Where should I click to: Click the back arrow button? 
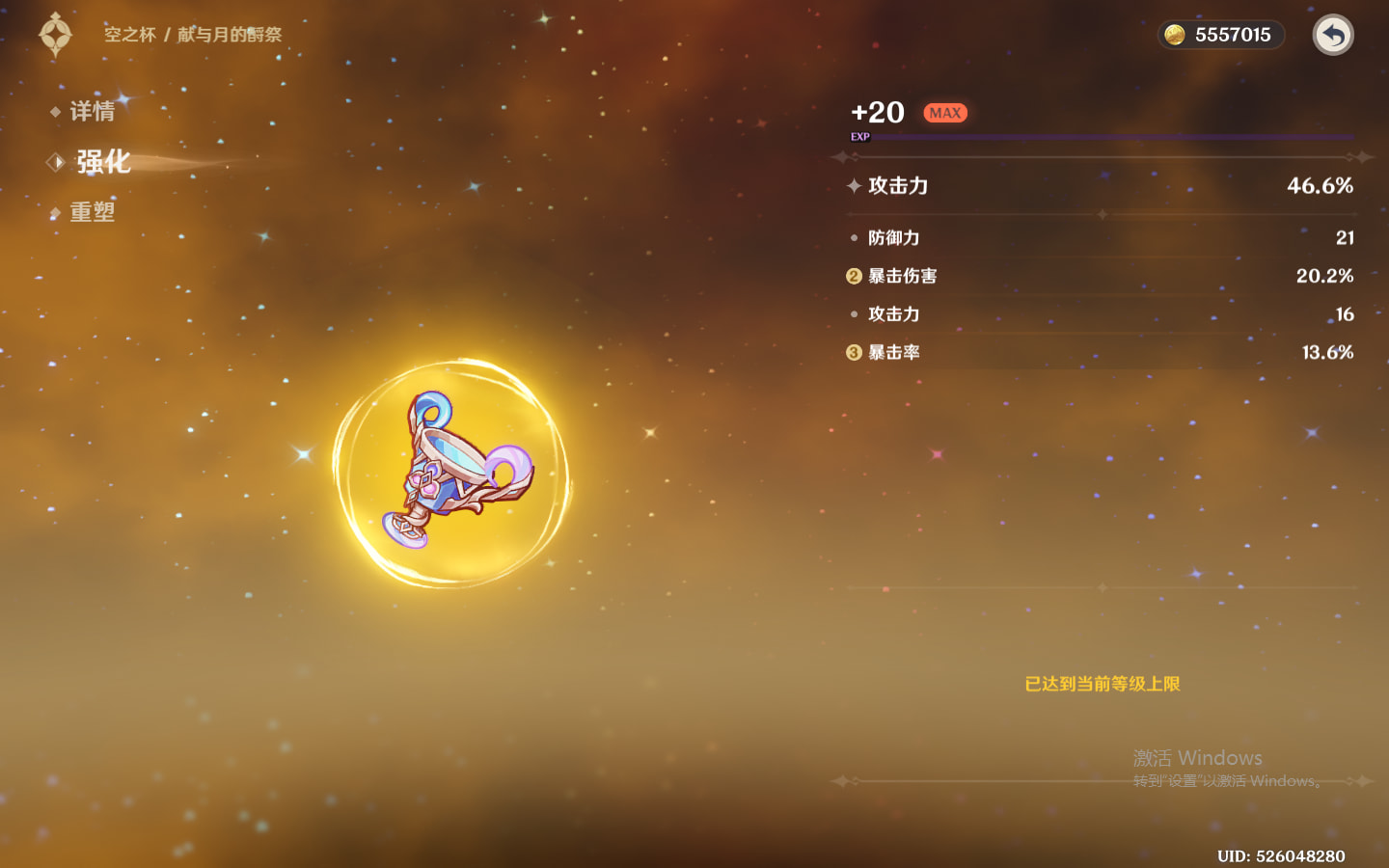point(1333,36)
